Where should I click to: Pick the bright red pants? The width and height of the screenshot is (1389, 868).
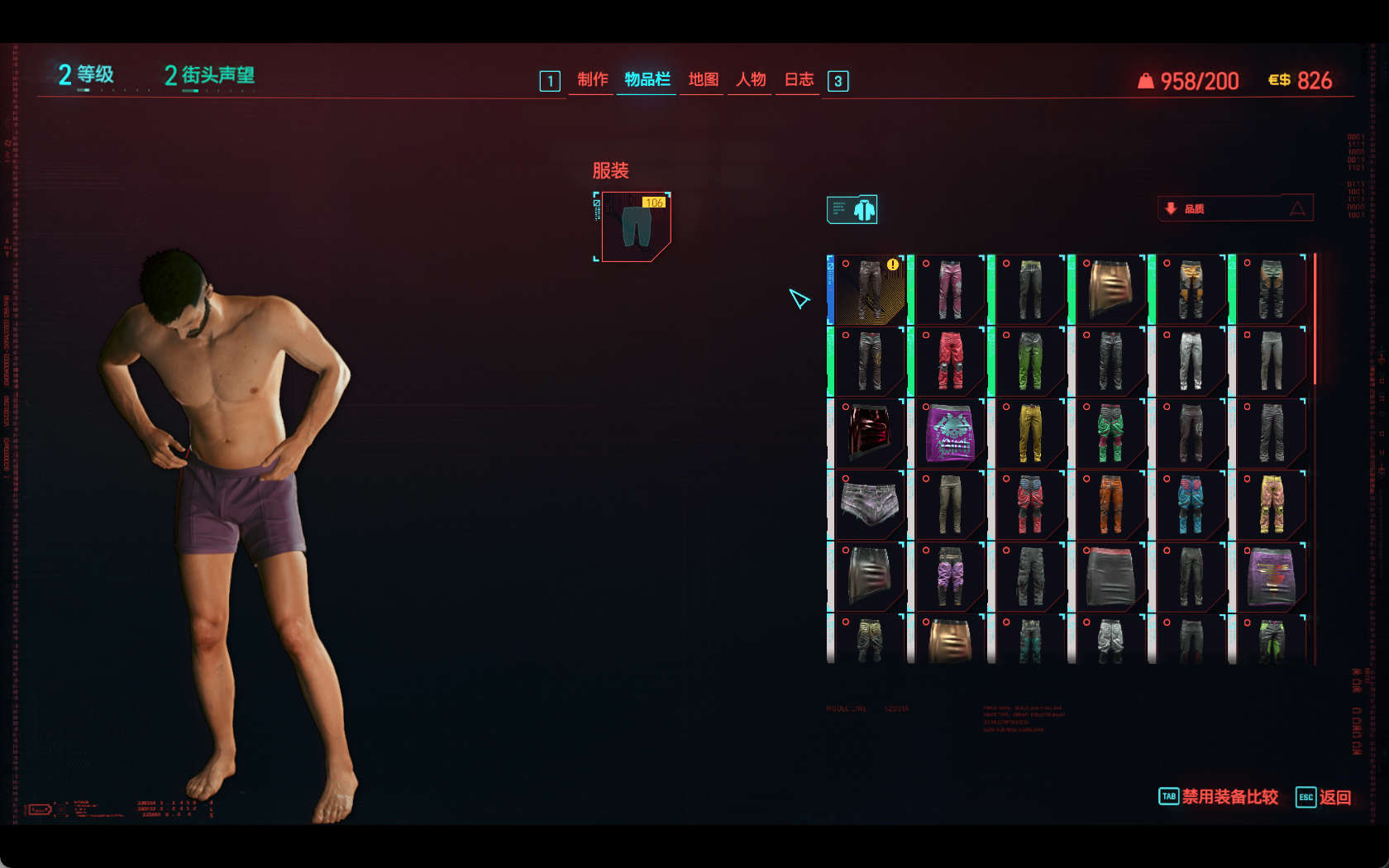949,361
